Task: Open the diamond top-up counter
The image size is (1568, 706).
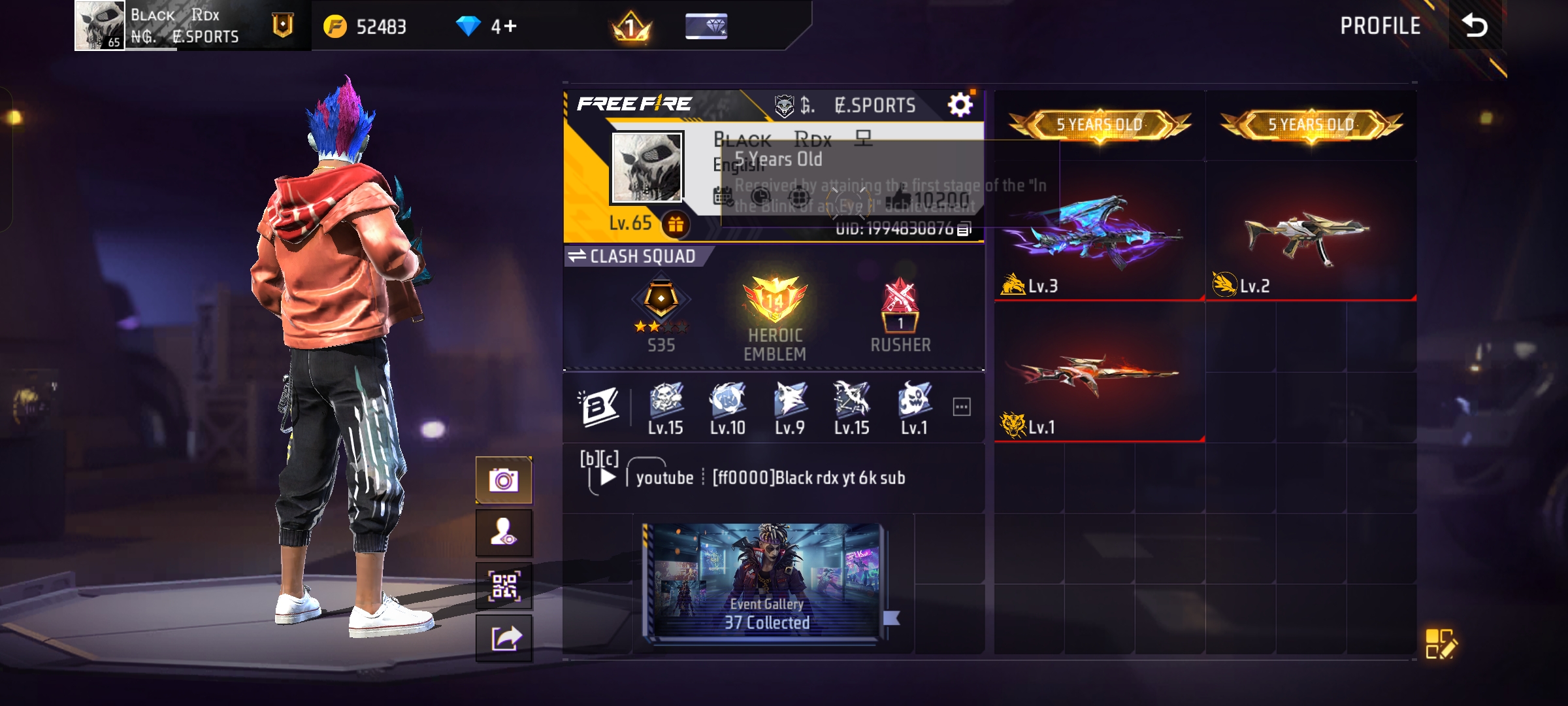Action: coord(487,26)
